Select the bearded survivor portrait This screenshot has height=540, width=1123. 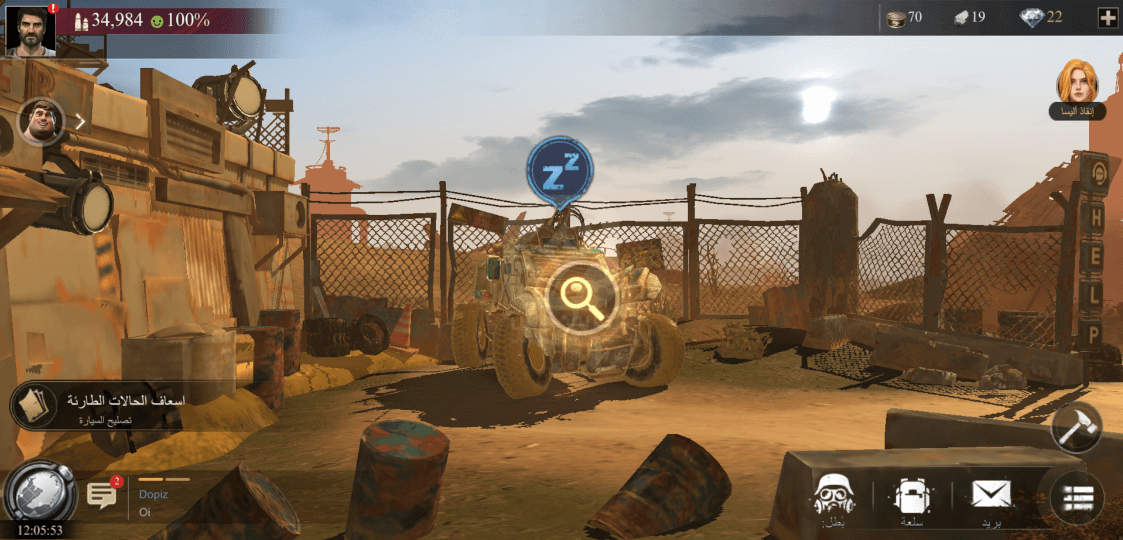point(41,121)
